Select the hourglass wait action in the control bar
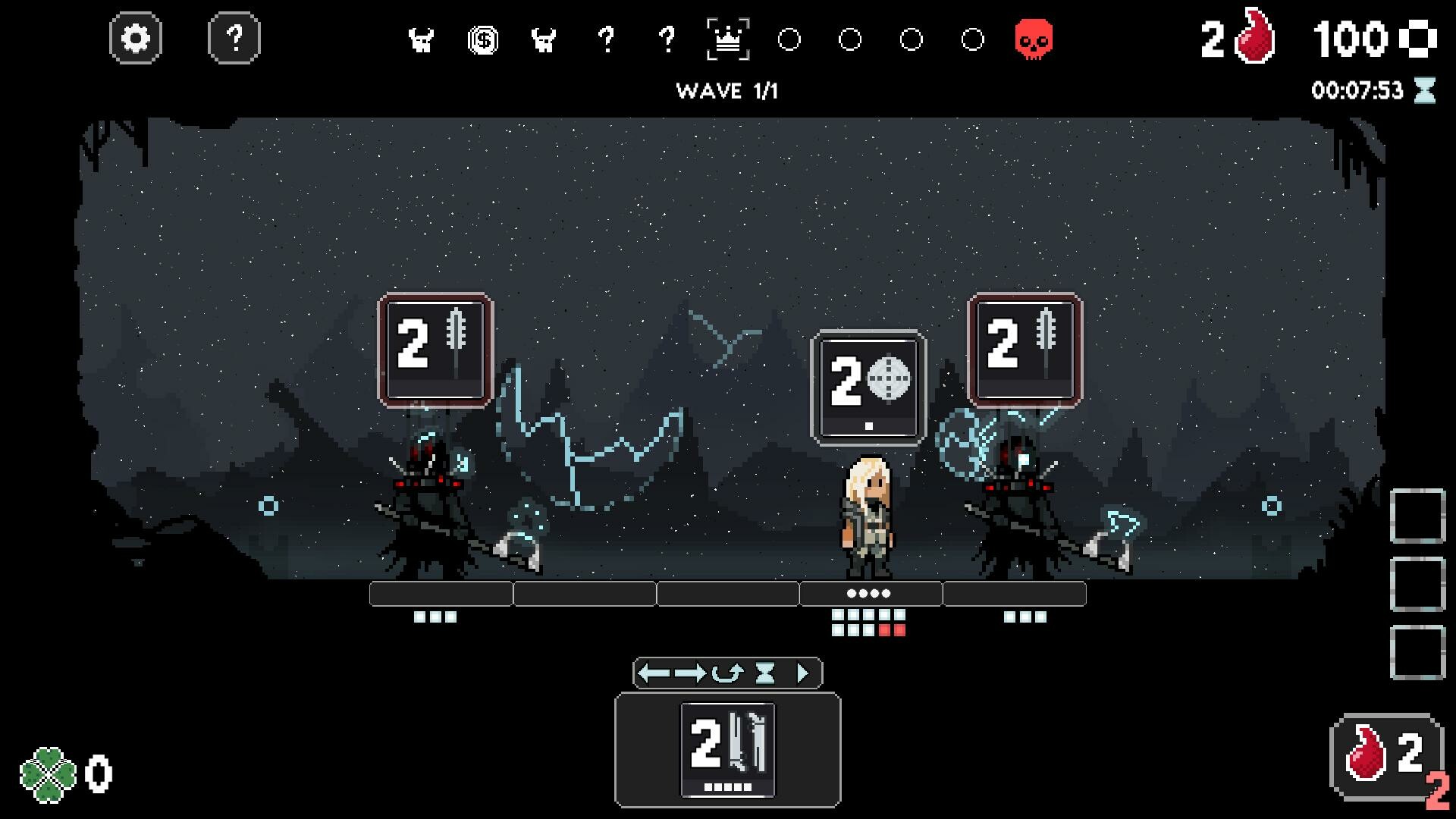The width and height of the screenshot is (1456, 819). tap(764, 671)
